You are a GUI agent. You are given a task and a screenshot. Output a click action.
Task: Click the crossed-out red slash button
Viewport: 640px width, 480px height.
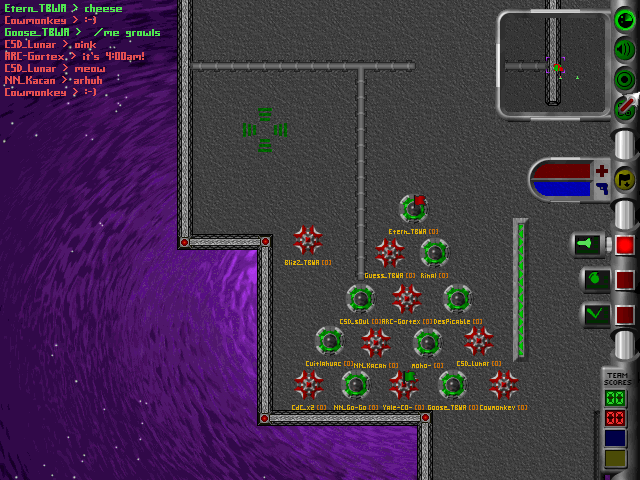(x=624, y=107)
